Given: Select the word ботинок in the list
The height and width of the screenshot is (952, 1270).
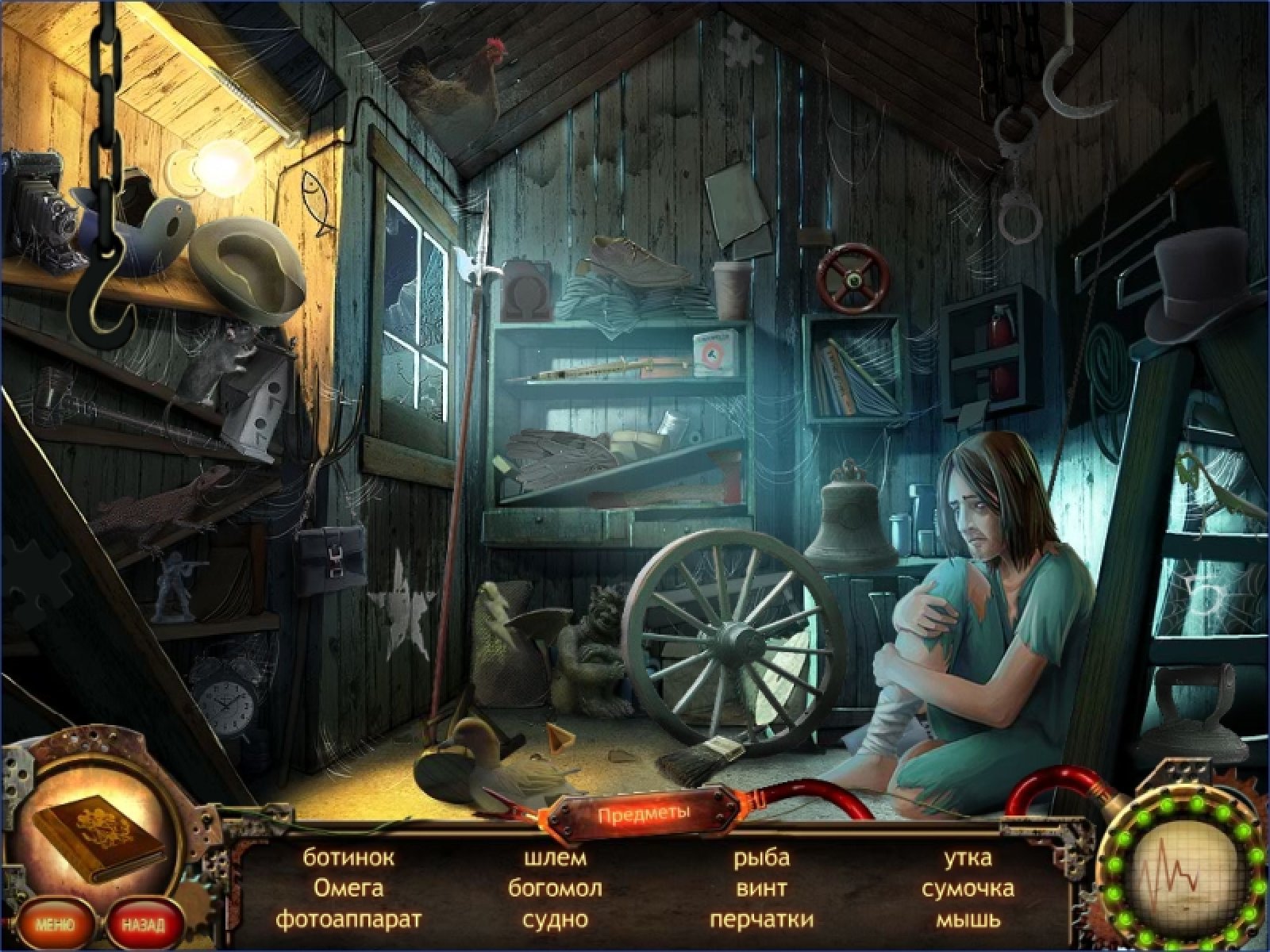Looking at the screenshot, I should click(348, 858).
